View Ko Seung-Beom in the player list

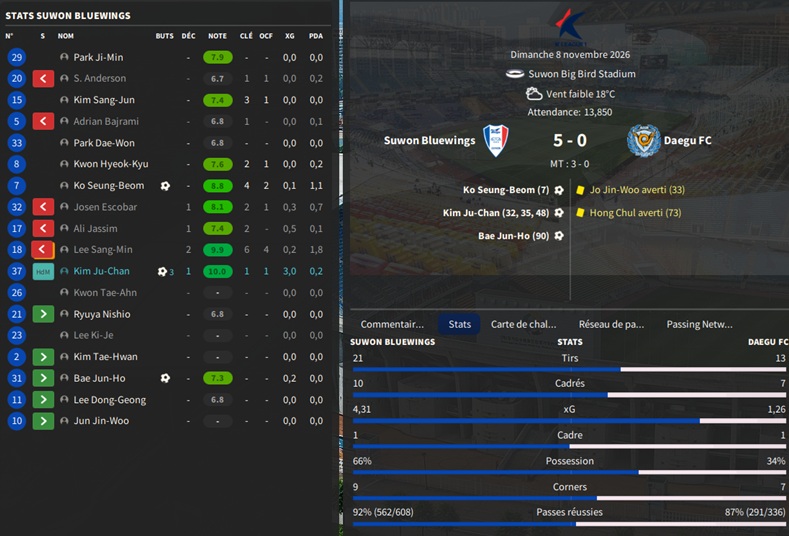[108, 186]
